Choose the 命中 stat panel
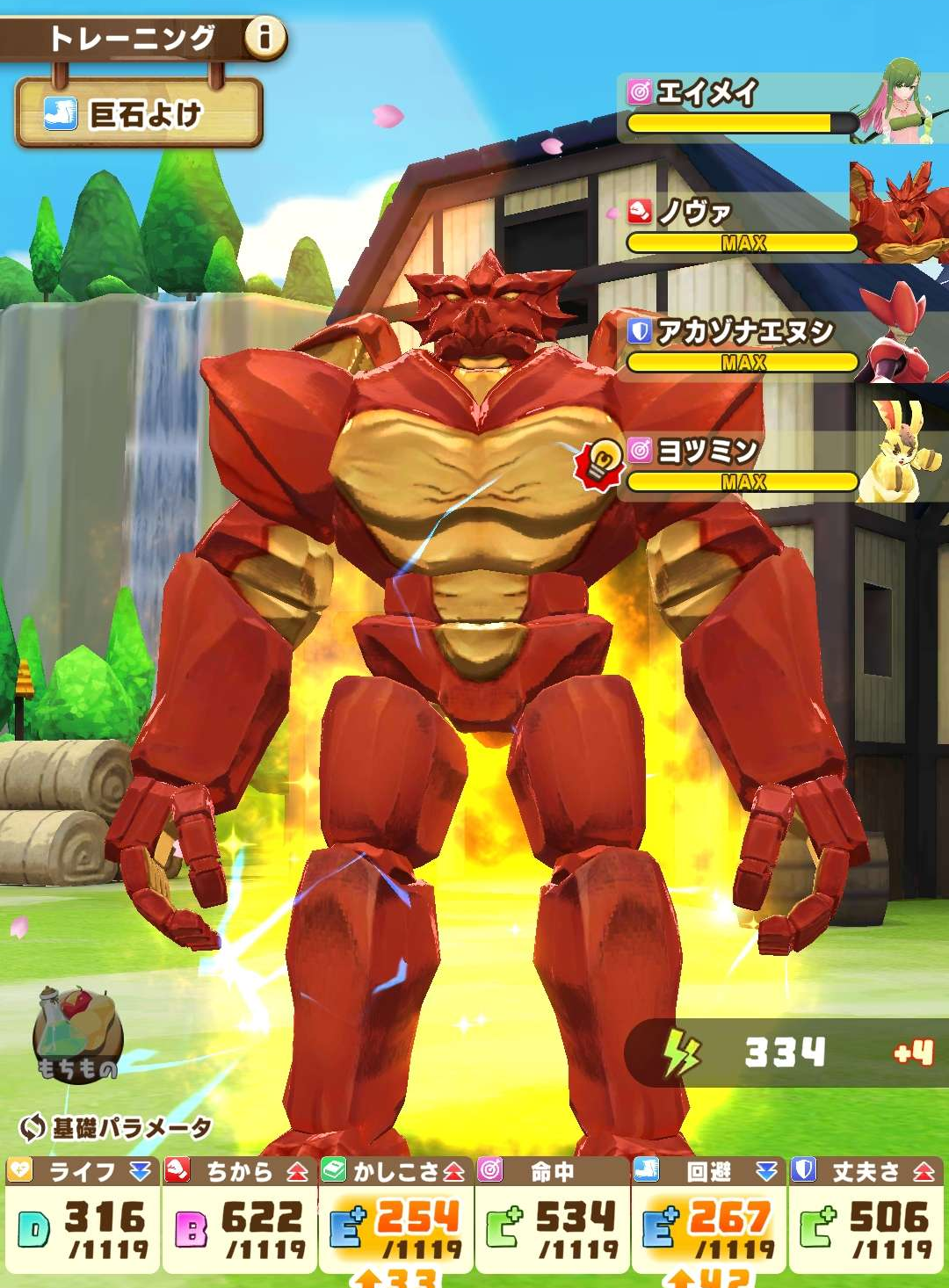Viewport: 949px width, 1288px height. tap(552, 1216)
